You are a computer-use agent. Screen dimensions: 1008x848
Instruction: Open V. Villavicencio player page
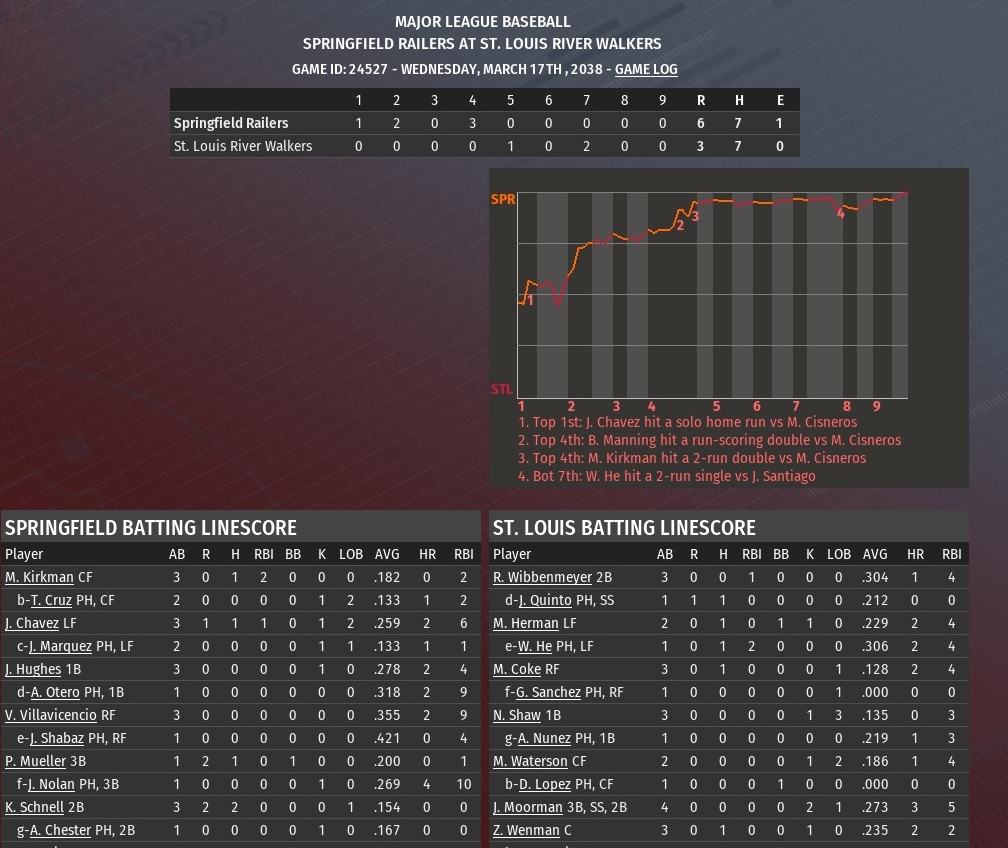[x=51, y=715]
